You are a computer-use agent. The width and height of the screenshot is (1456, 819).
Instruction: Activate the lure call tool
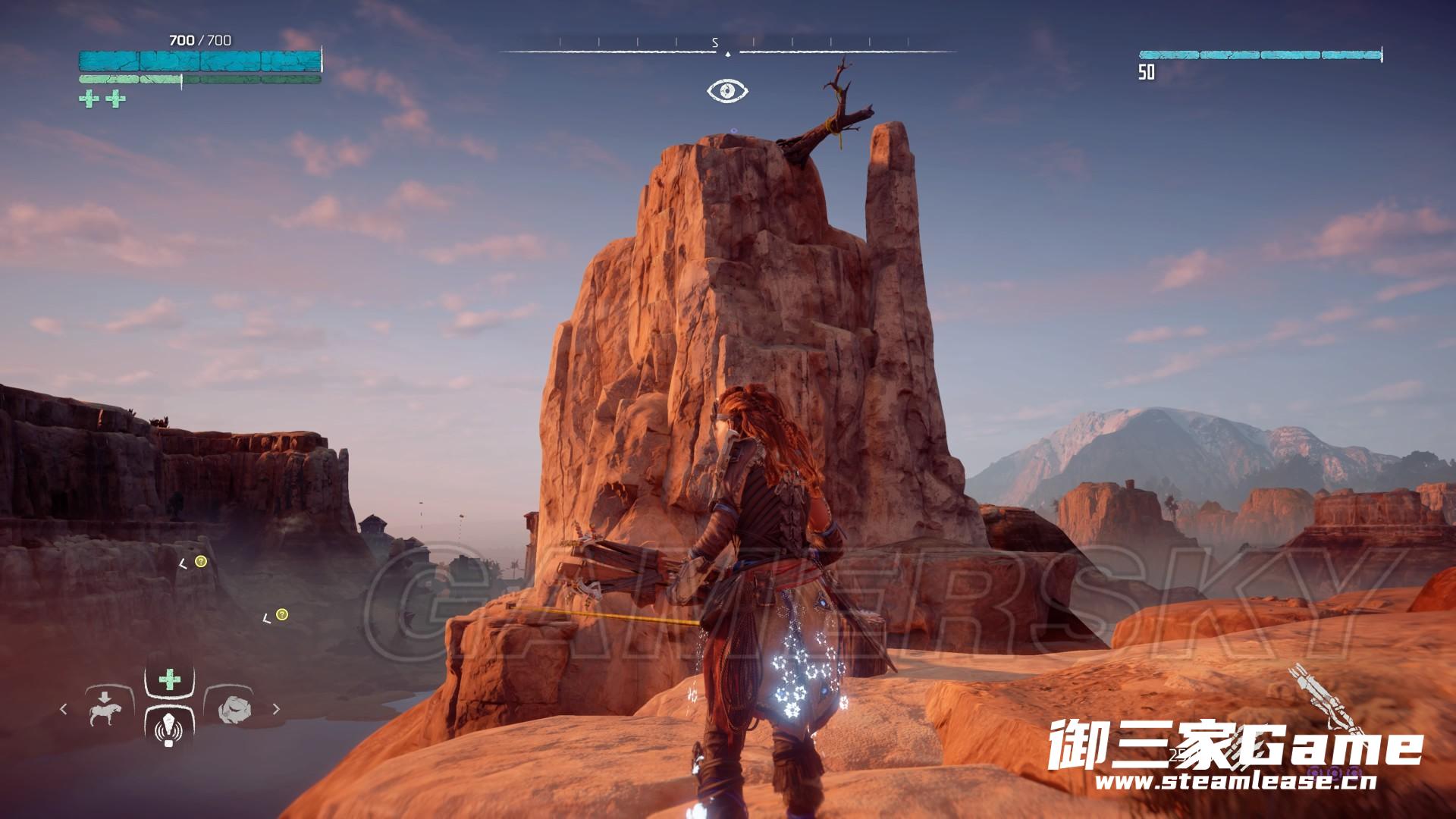(x=168, y=730)
